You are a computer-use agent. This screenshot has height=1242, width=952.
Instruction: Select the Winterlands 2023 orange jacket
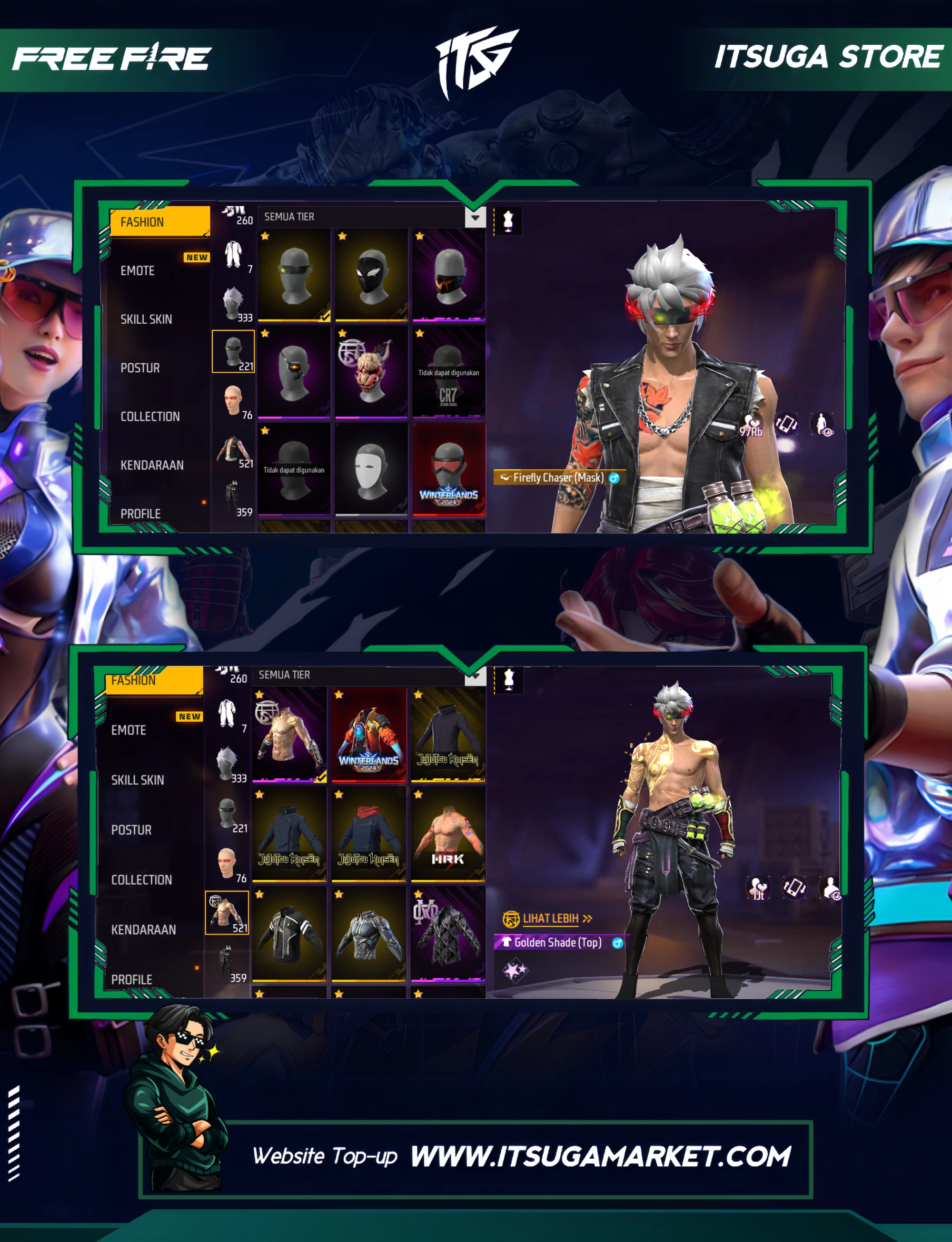[x=369, y=735]
